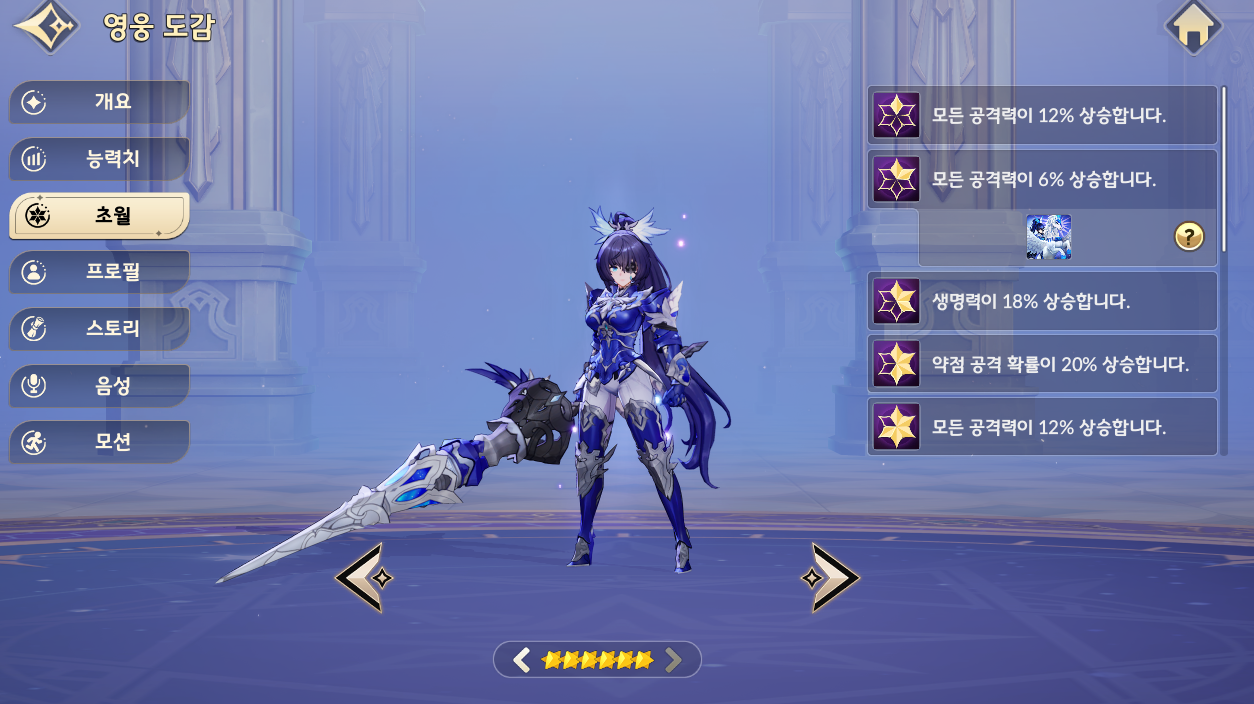Click the 모든 공격력이 6% 상승합니다 row
The image size is (1254, 704).
coord(1042,180)
